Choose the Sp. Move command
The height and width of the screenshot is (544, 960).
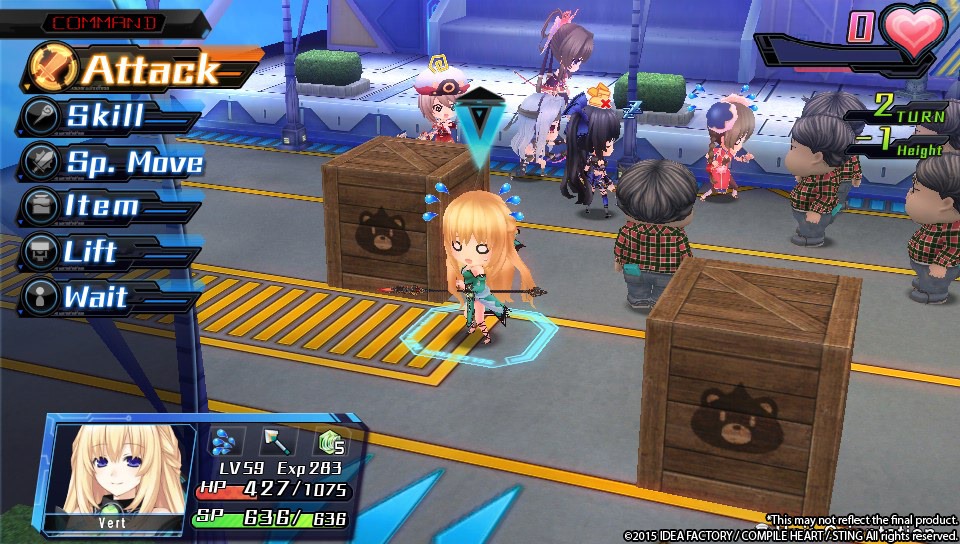(x=134, y=162)
